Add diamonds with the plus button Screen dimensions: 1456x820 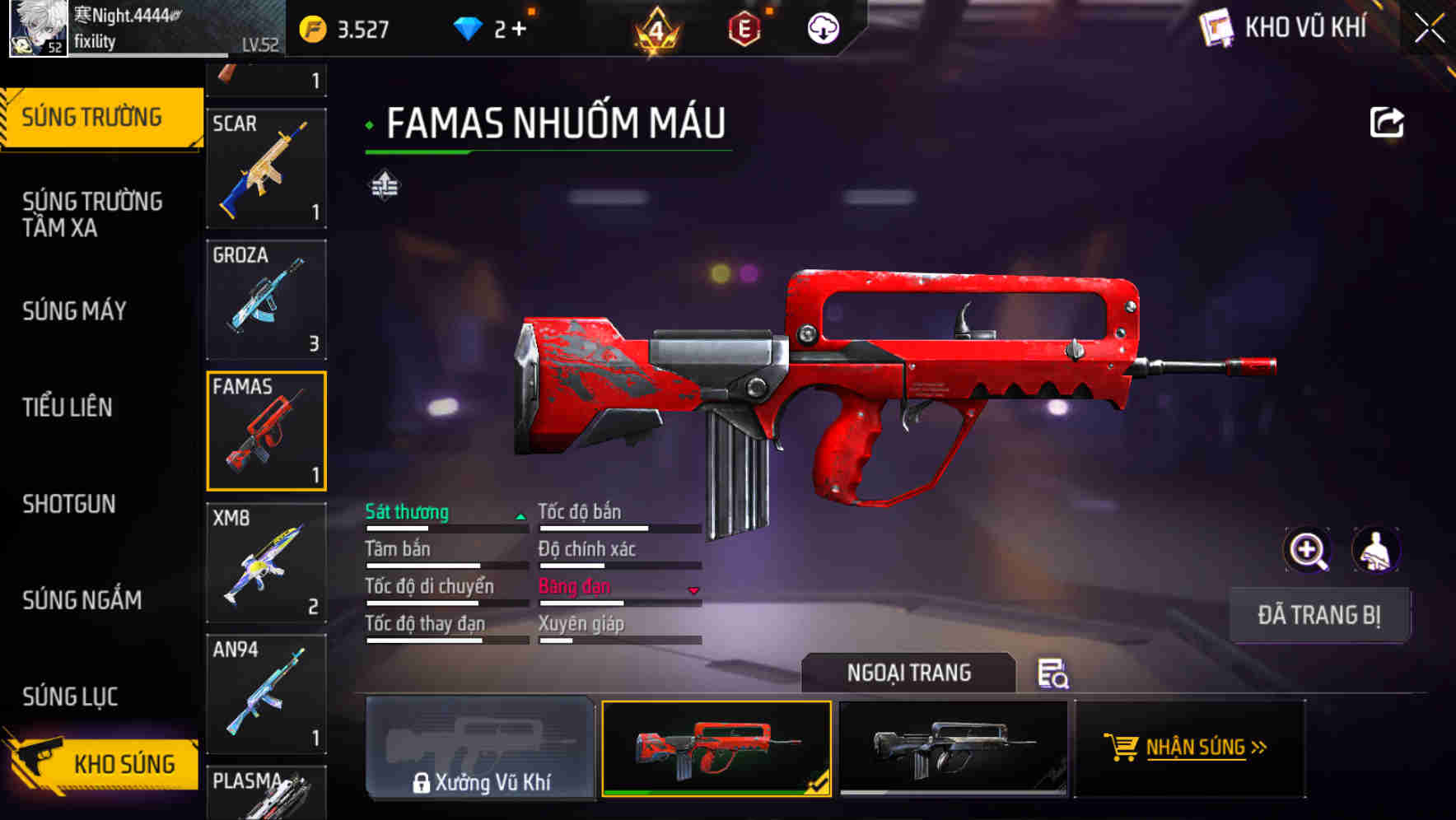point(519,30)
